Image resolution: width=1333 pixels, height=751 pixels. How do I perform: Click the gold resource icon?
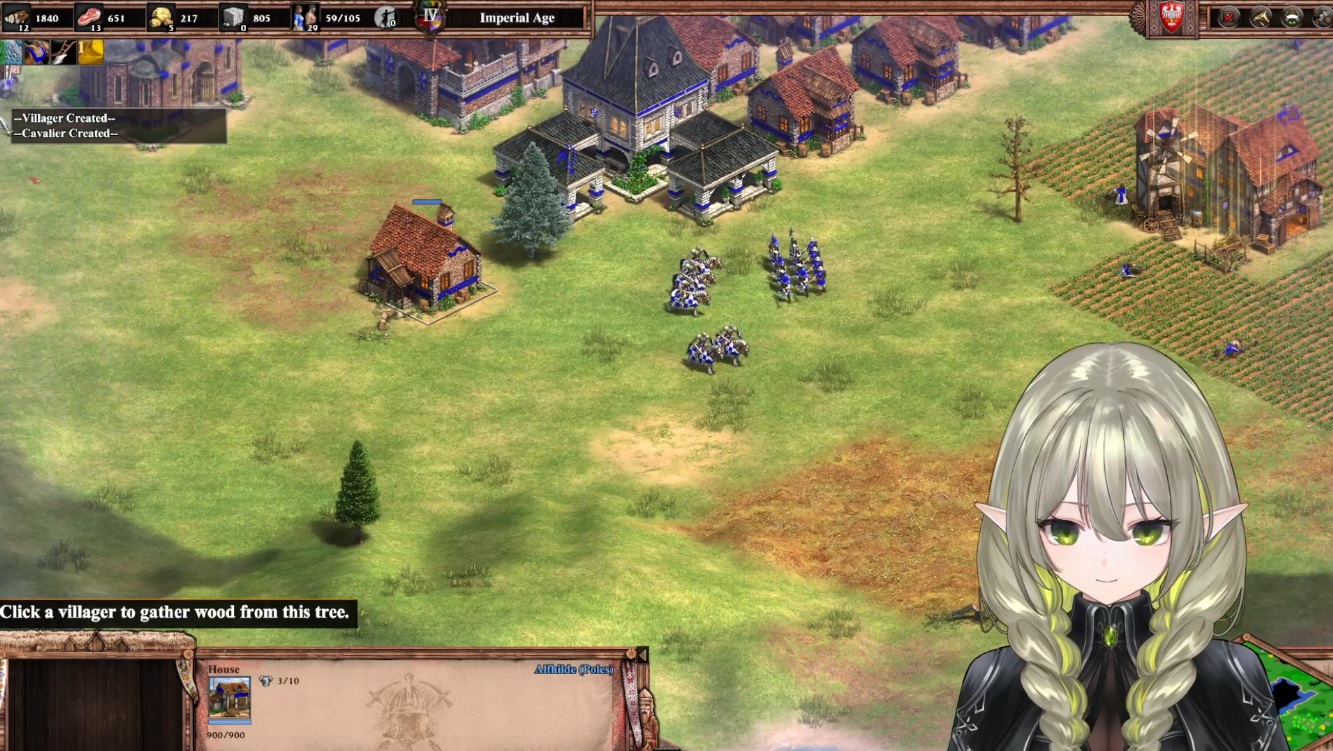161,17
